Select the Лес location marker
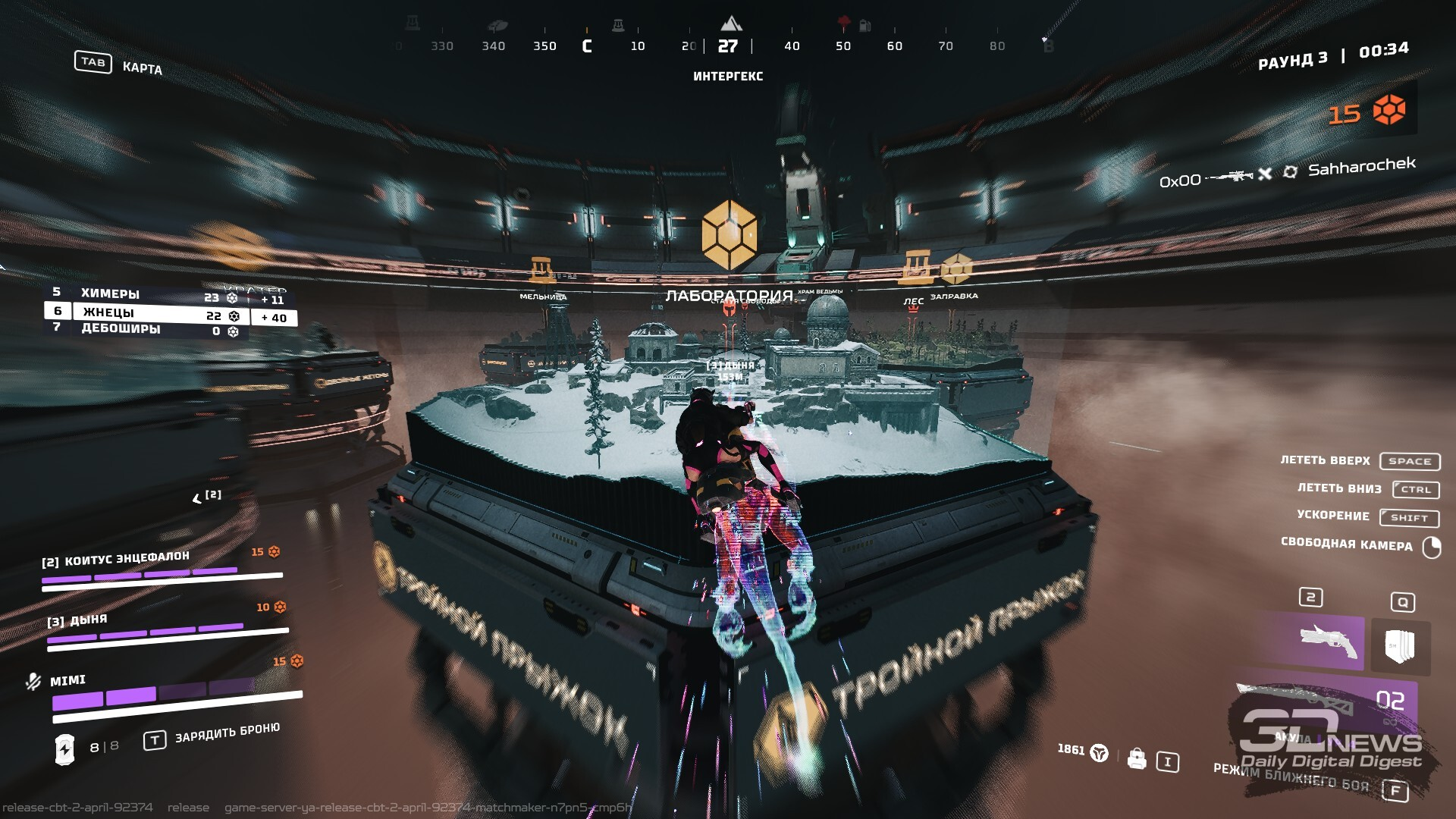The width and height of the screenshot is (1456, 819). pos(915,268)
